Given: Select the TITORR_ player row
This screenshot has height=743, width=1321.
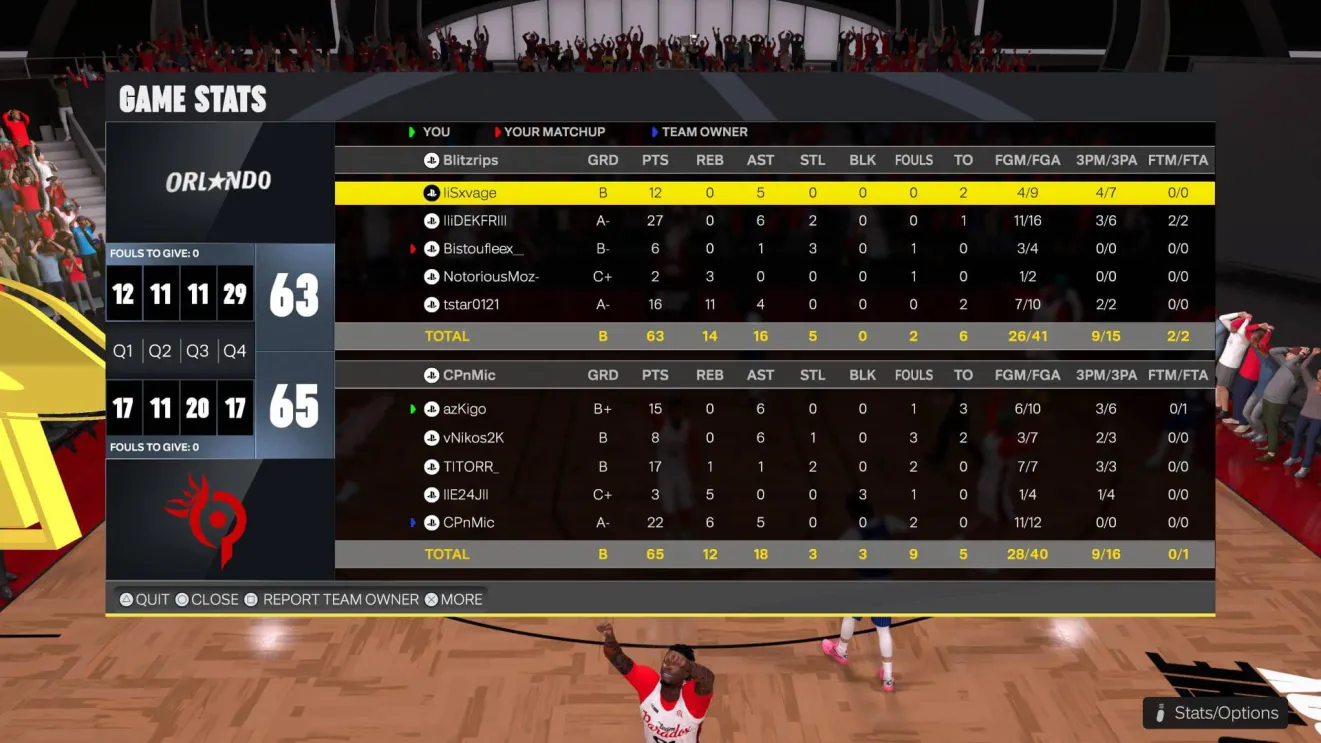Looking at the screenshot, I should pos(470,466).
